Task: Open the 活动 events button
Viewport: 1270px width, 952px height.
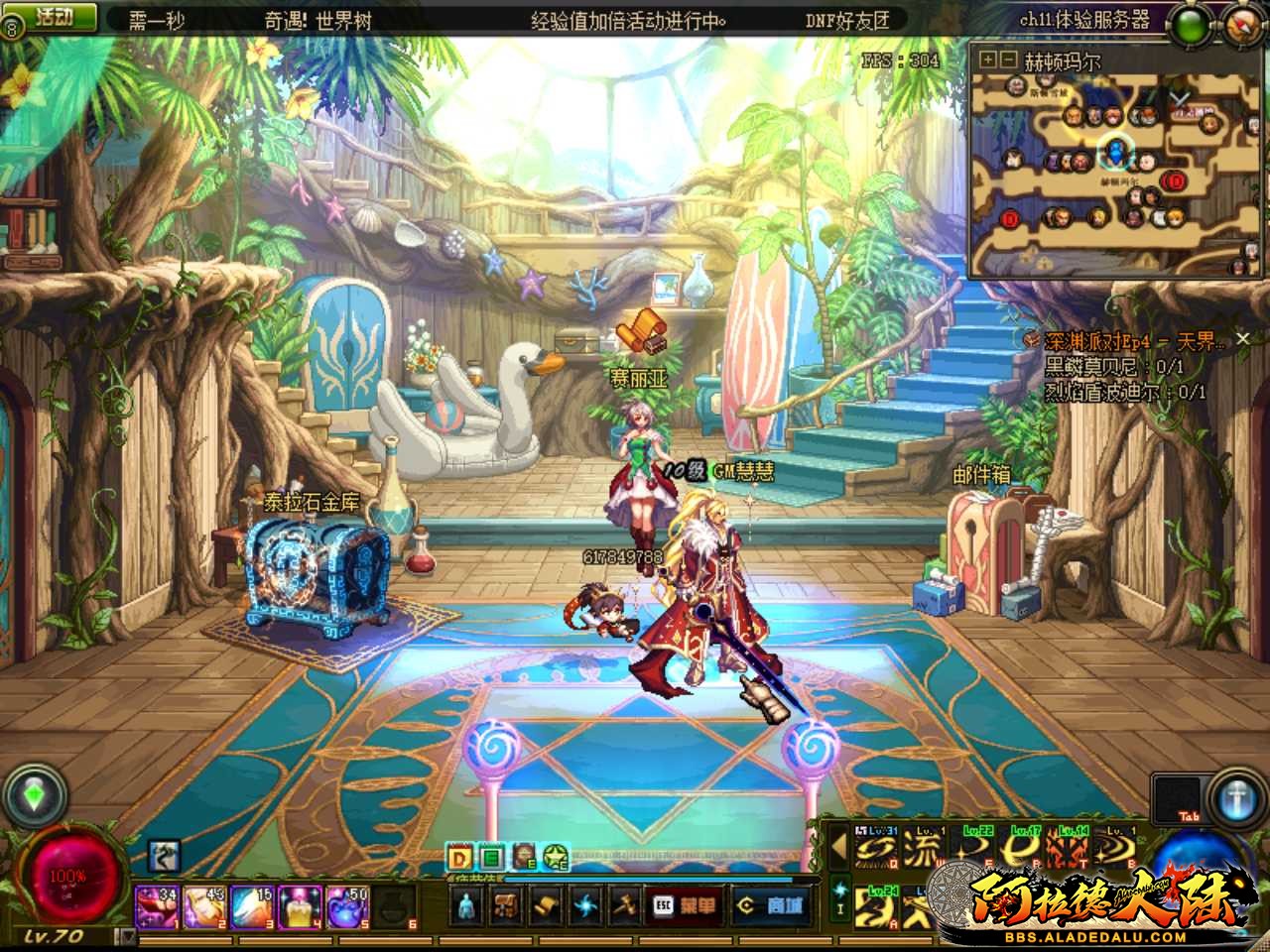Action: tap(60, 17)
